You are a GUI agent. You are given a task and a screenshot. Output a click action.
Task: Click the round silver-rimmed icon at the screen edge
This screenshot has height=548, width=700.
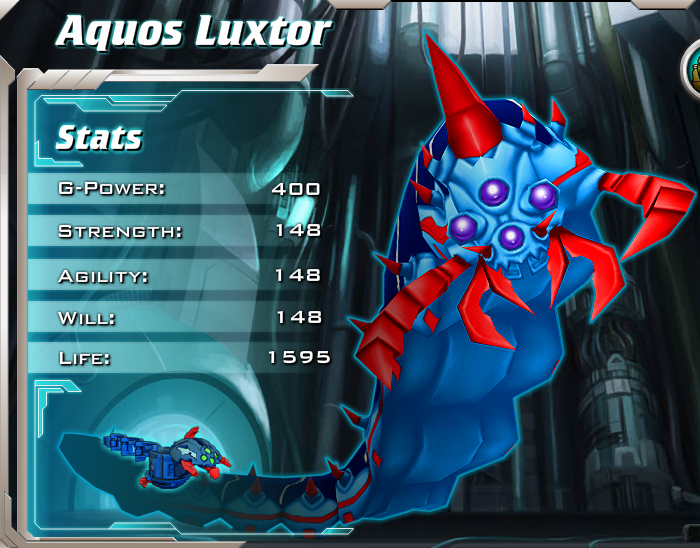(x=692, y=70)
